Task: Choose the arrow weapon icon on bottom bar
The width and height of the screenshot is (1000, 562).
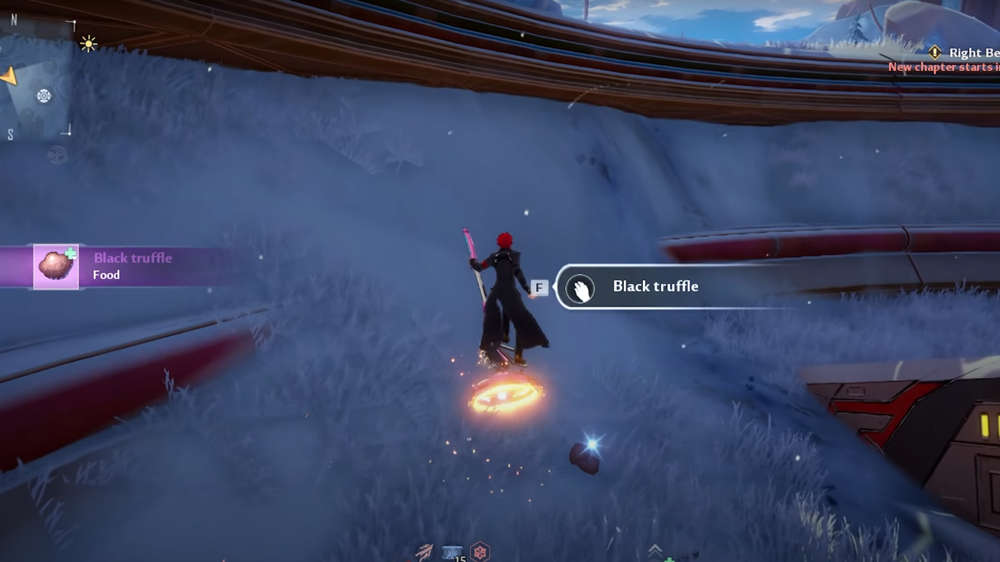Action: click(x=425, y=552)
